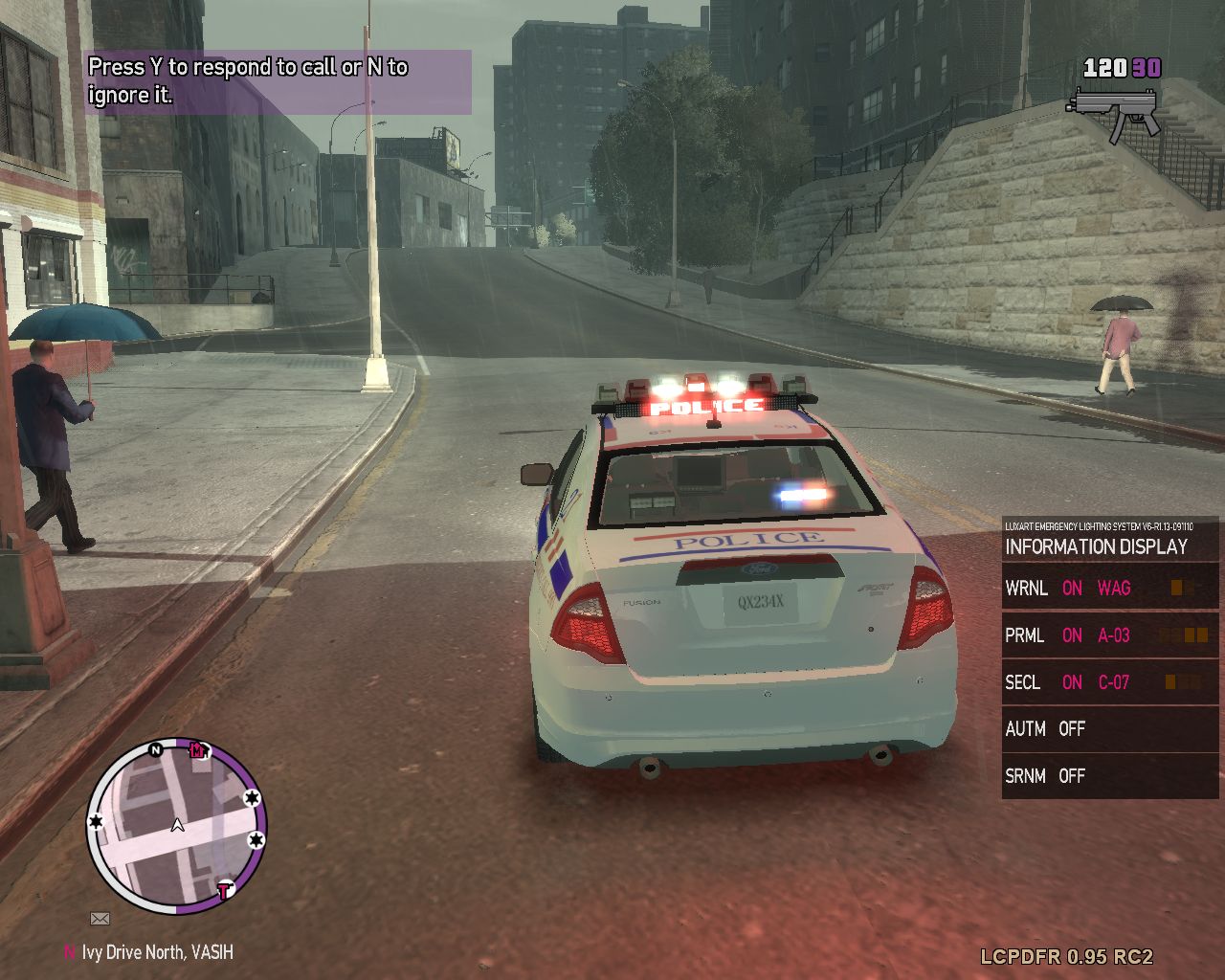Click the Information Display panel header
Viewport: 1225px width, 980px height.
(1096, 546)
